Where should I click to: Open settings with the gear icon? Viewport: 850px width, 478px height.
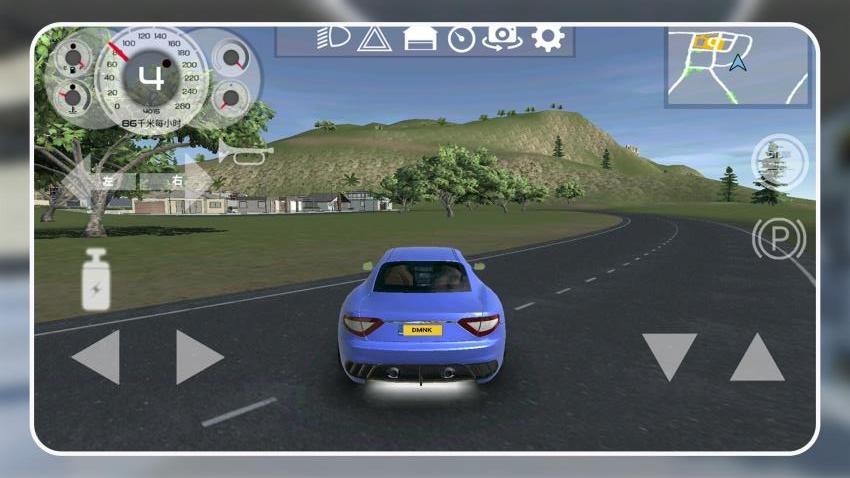[547, 39]
